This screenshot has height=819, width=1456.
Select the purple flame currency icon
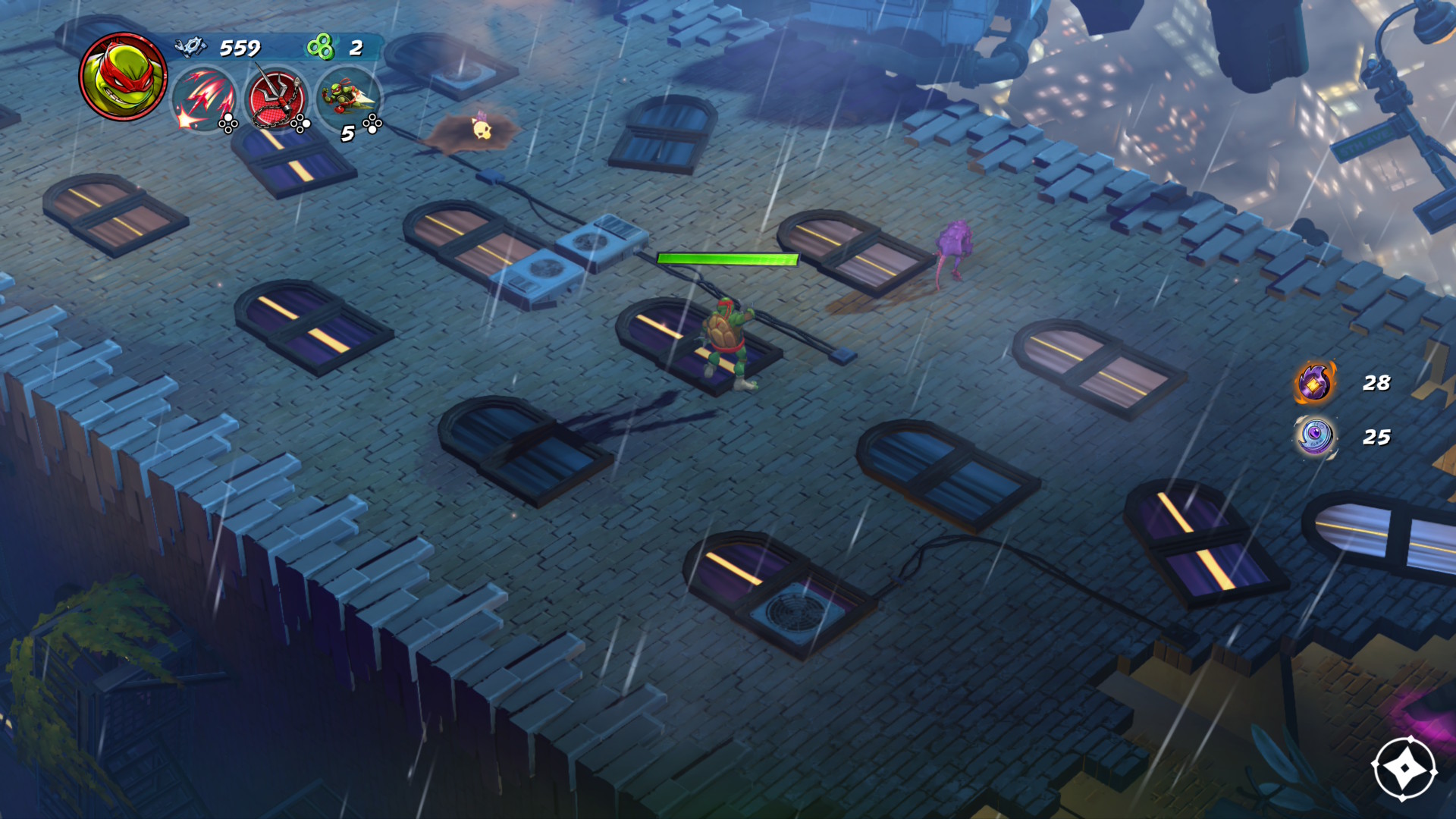tap(1315, 382)
